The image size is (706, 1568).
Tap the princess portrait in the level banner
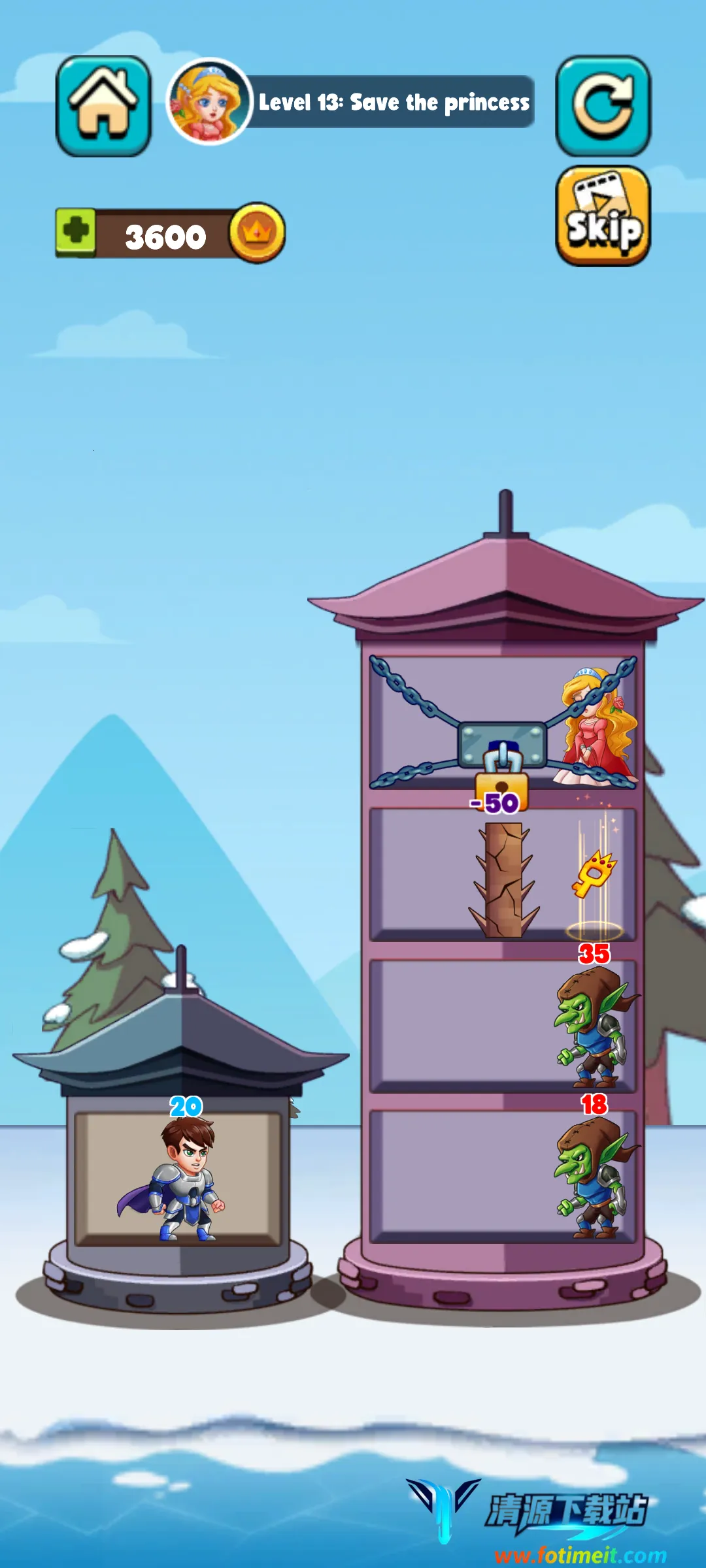click(x=209, y=102)
